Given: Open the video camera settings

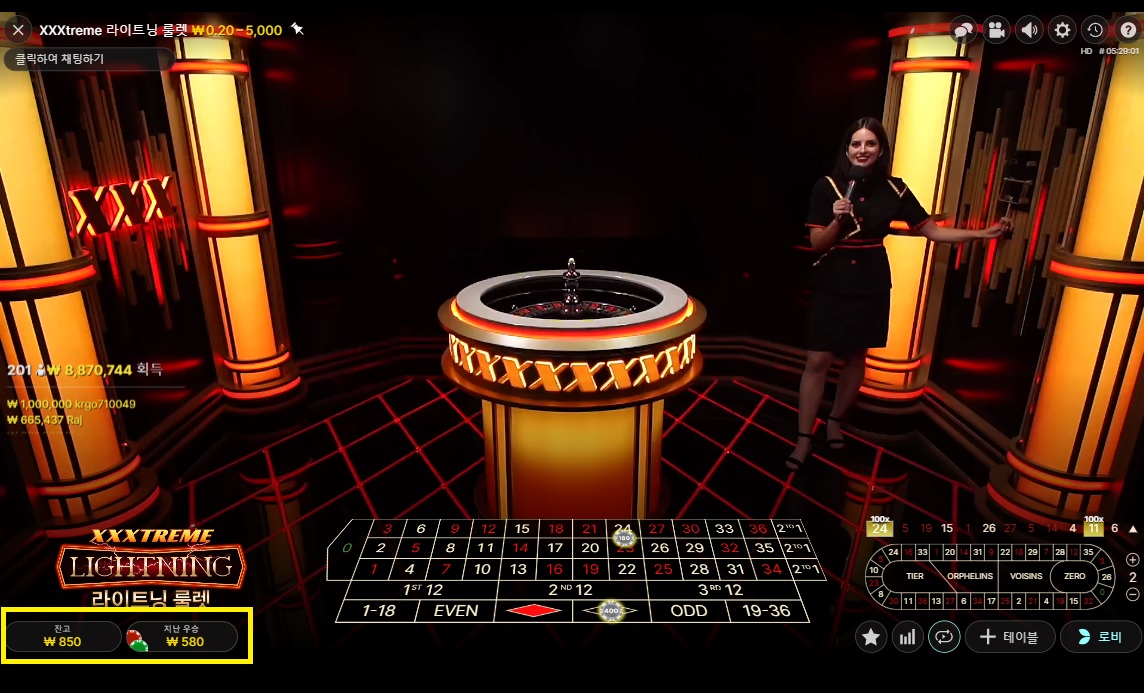Looking at the screenshot, I should click(996, 30).
